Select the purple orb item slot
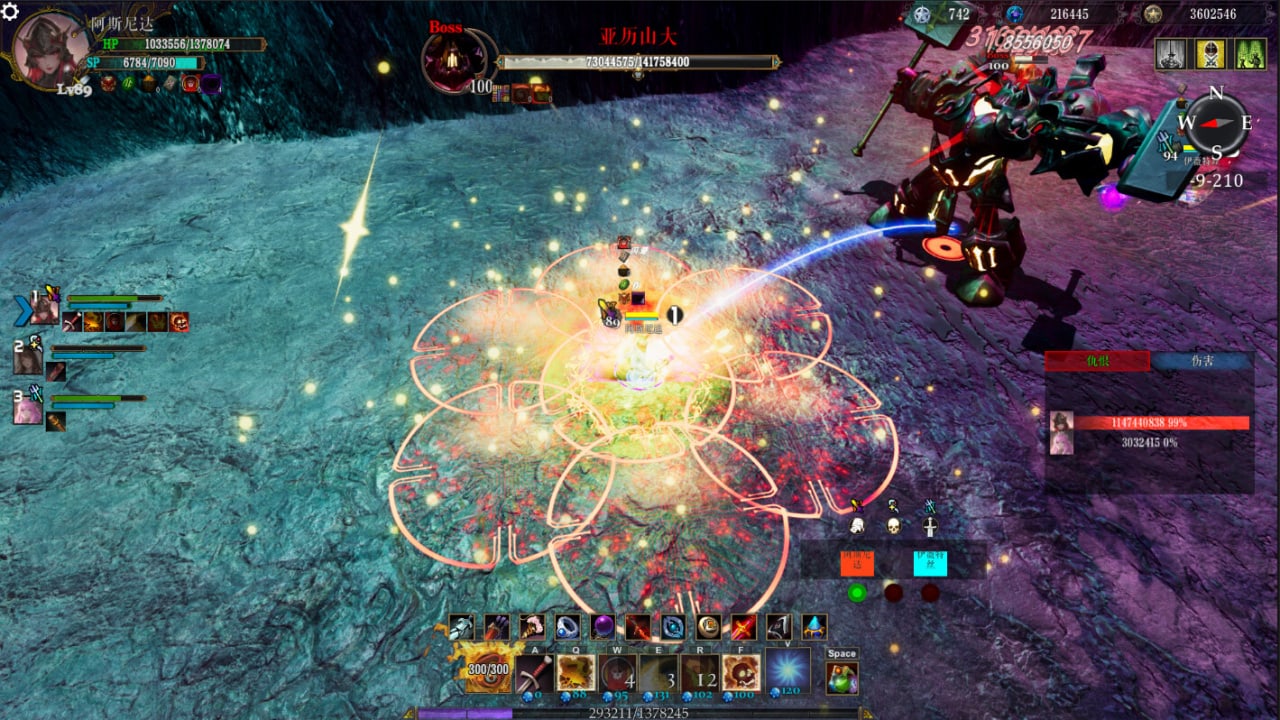 [x=602, y=627]
